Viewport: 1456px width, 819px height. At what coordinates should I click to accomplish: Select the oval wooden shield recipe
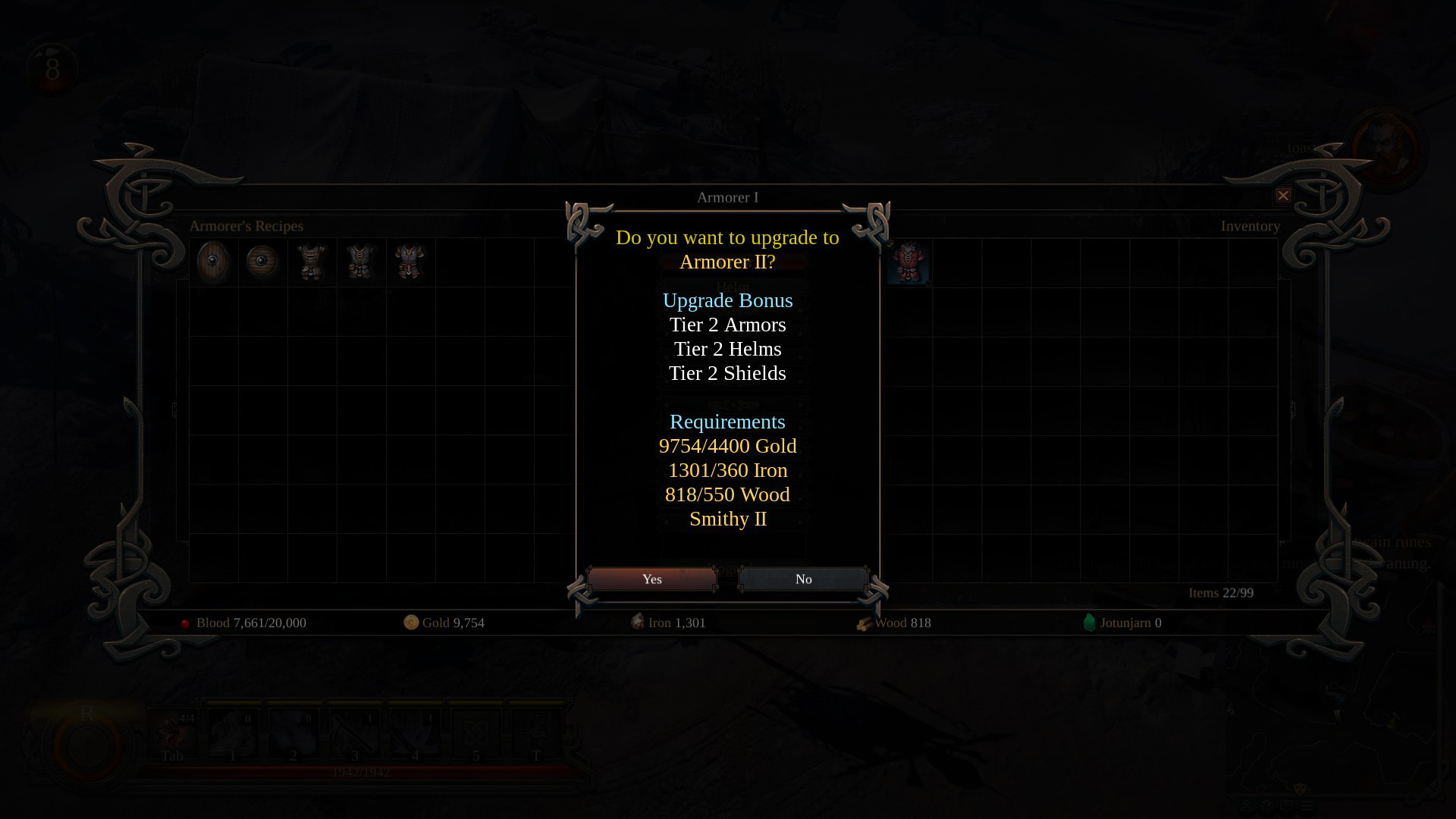pyautogui.click(x=213, y=262)
